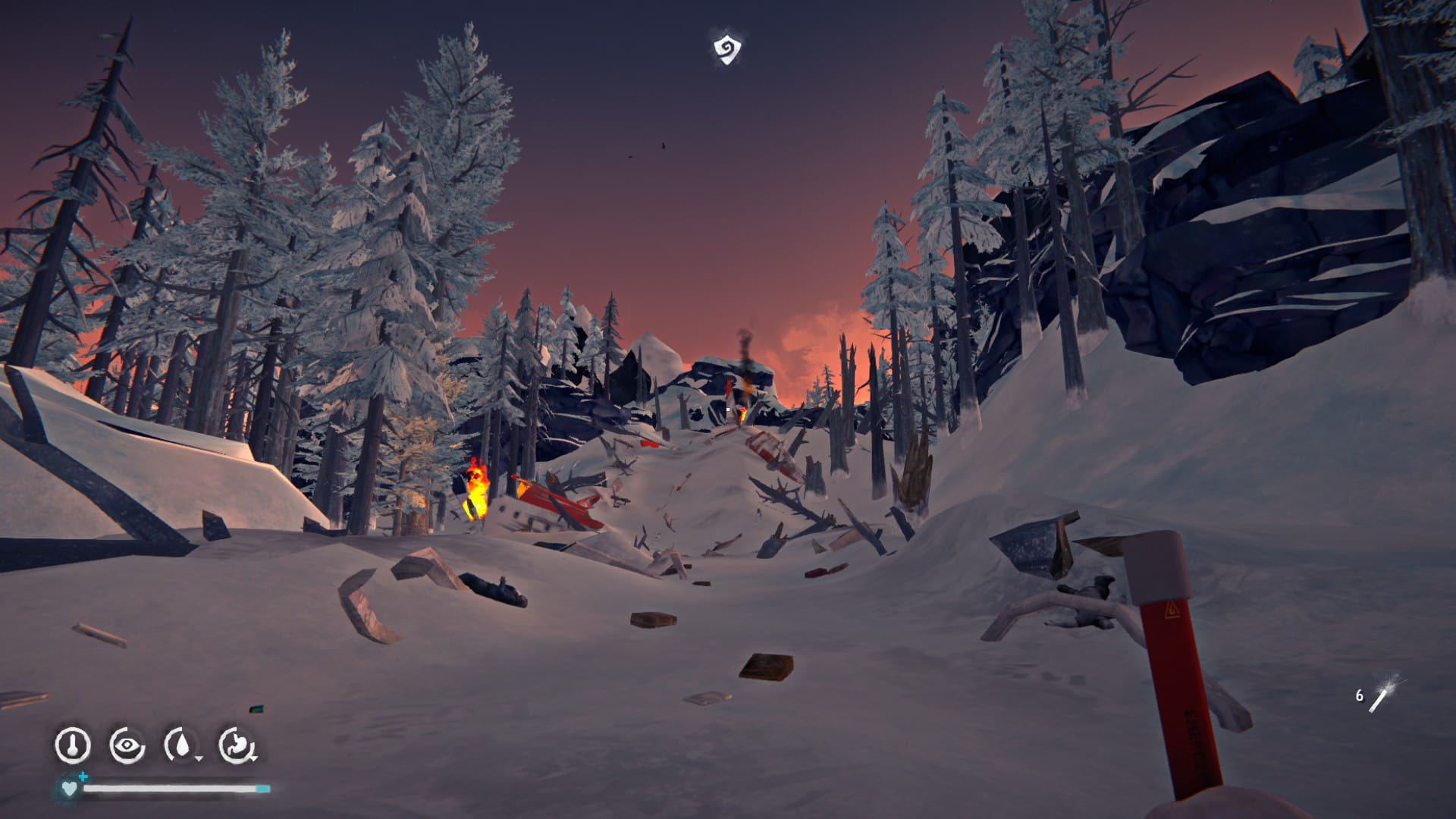Click the thermometer warmth status icon
The height and width of the screenshot is (819, 1456).
[x=73, y=745]
